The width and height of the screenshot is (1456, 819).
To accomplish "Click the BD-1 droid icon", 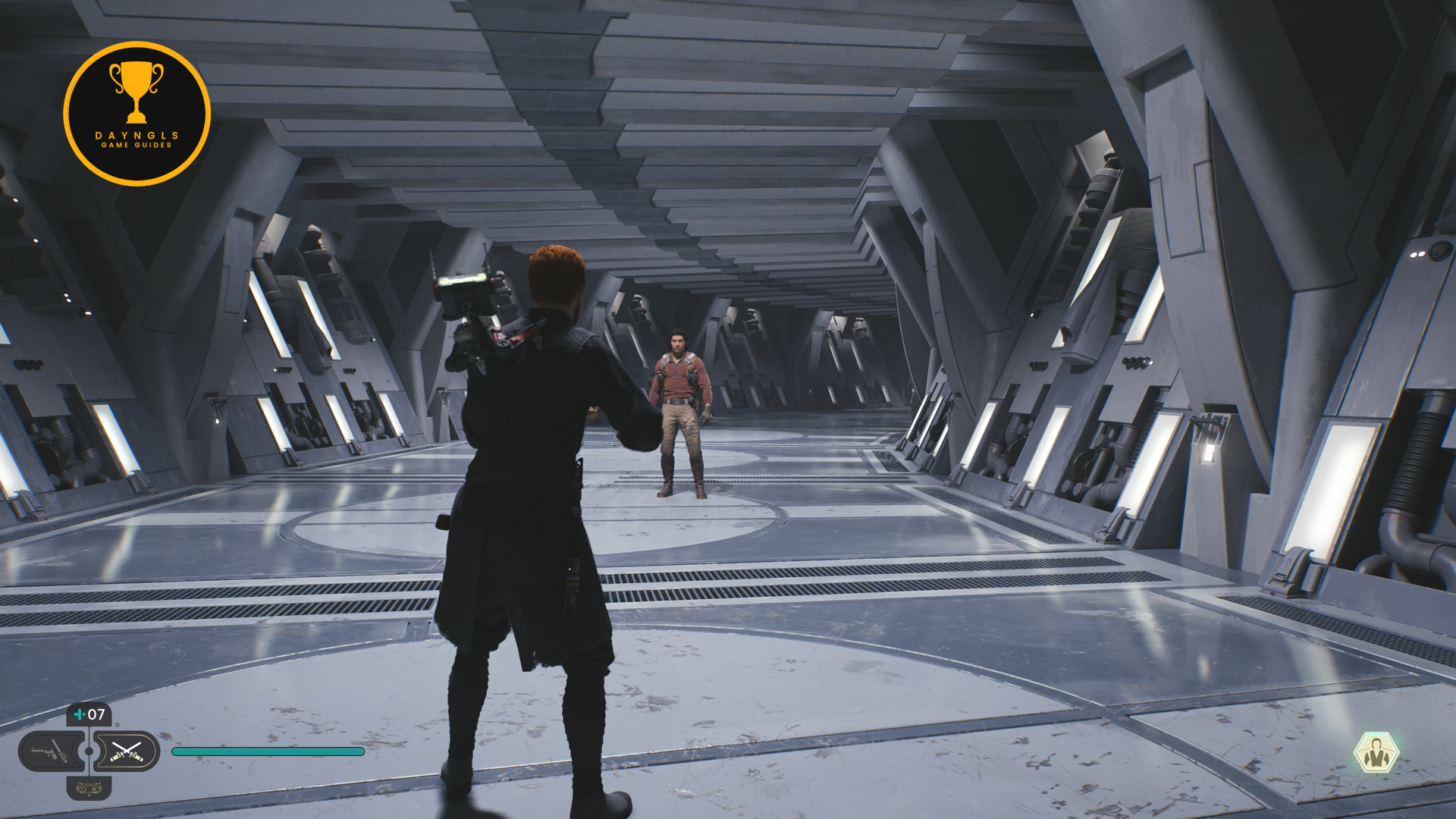I will 89,789.
